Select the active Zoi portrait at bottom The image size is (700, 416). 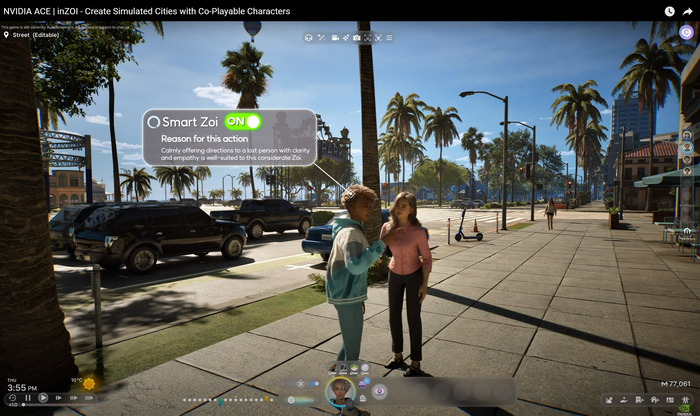(340, 391)
